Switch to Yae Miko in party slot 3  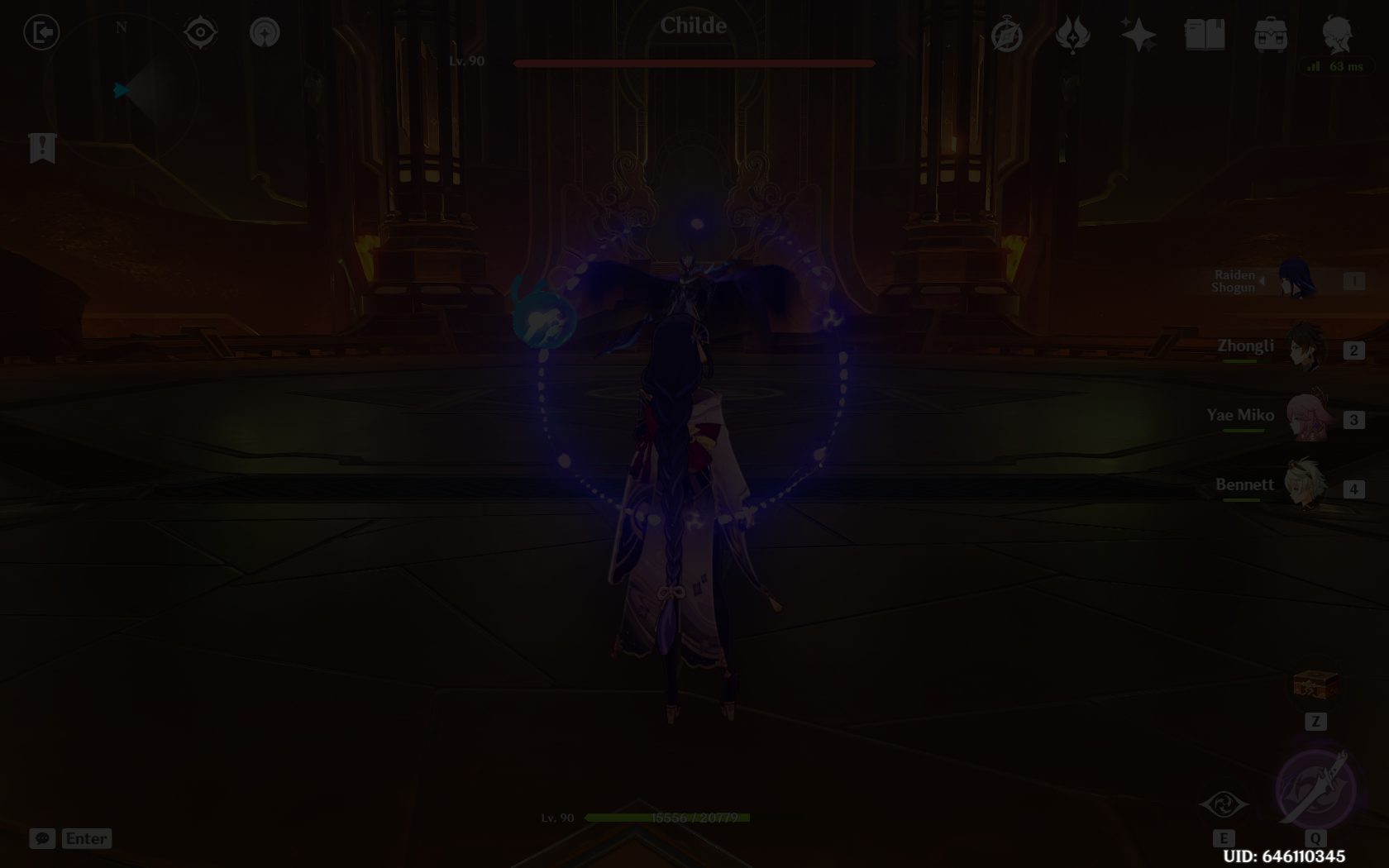[1310, 417]
